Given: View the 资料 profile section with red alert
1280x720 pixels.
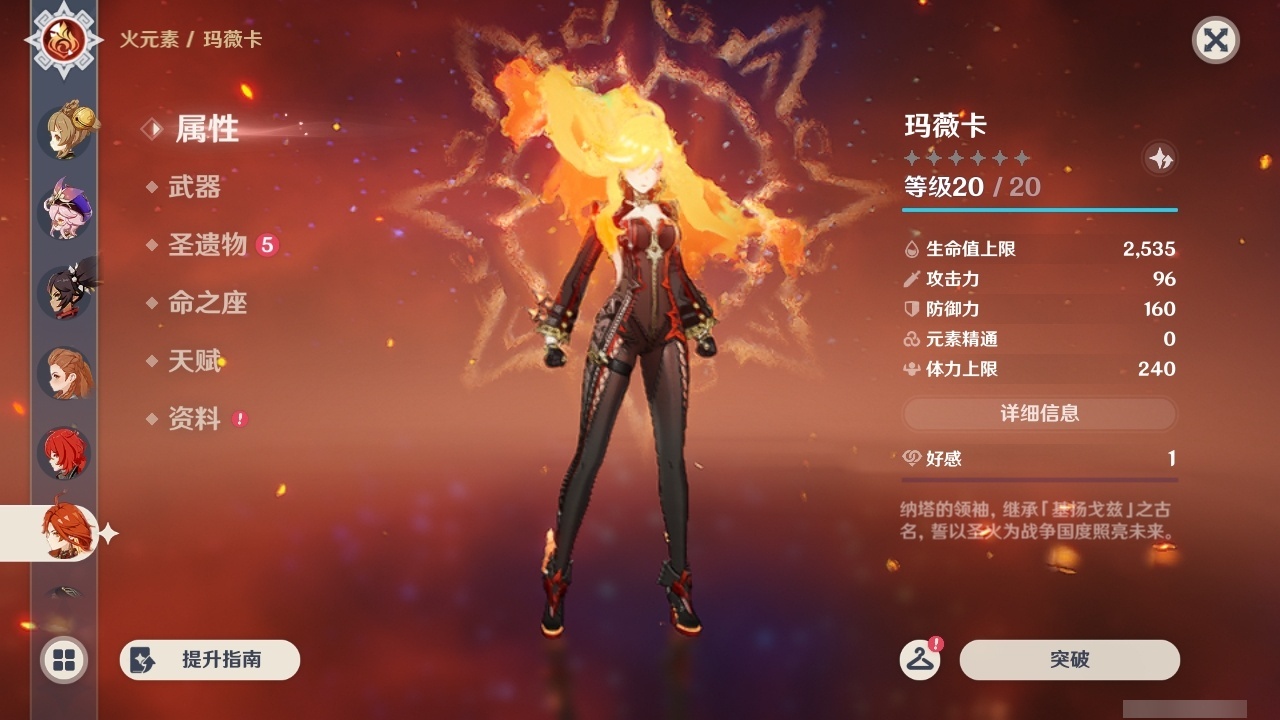Looking at the screenshot, I should (x=196, y=420).
